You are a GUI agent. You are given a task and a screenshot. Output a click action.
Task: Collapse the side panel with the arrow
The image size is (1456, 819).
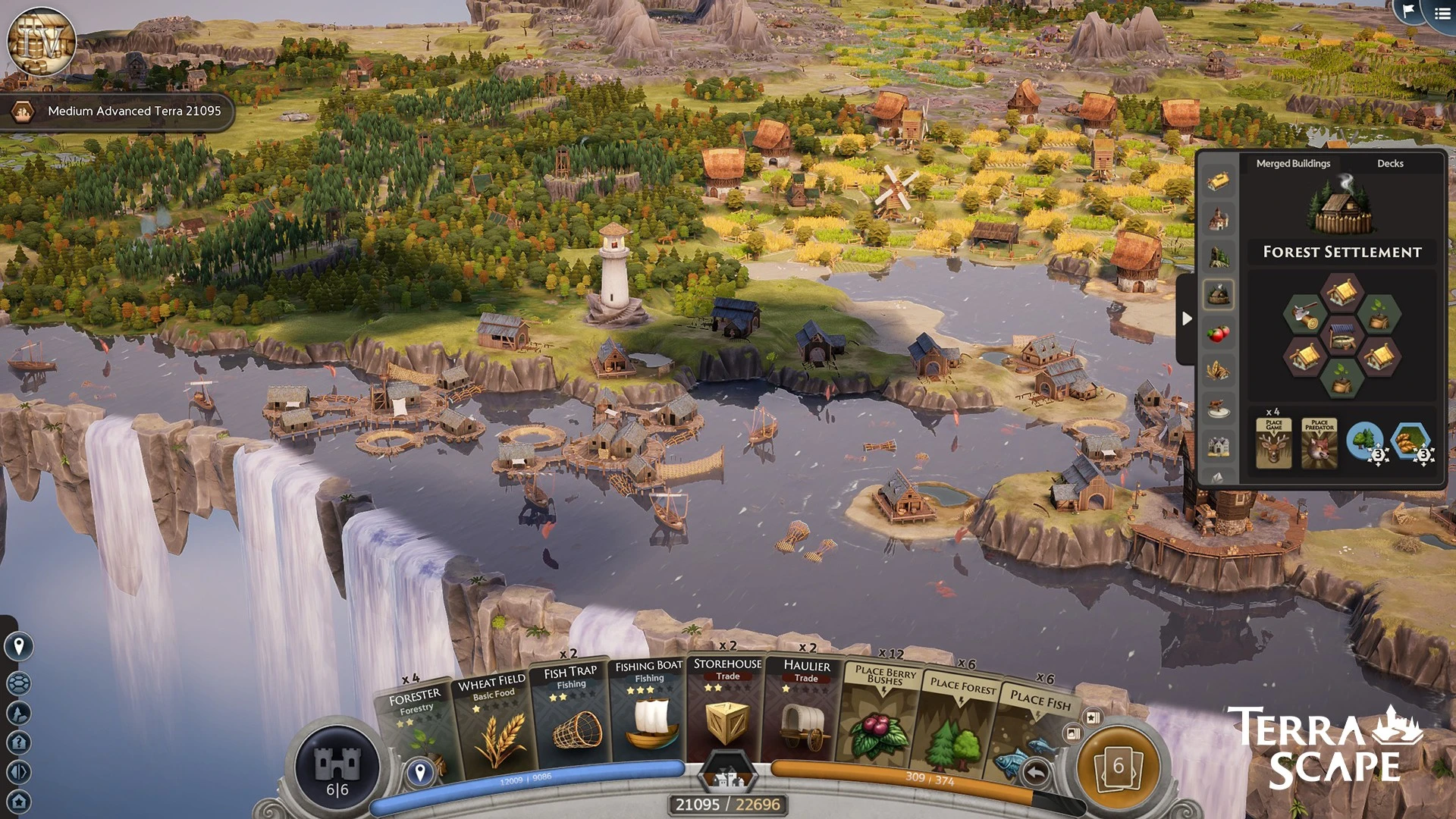click(x=1187, y=318)
